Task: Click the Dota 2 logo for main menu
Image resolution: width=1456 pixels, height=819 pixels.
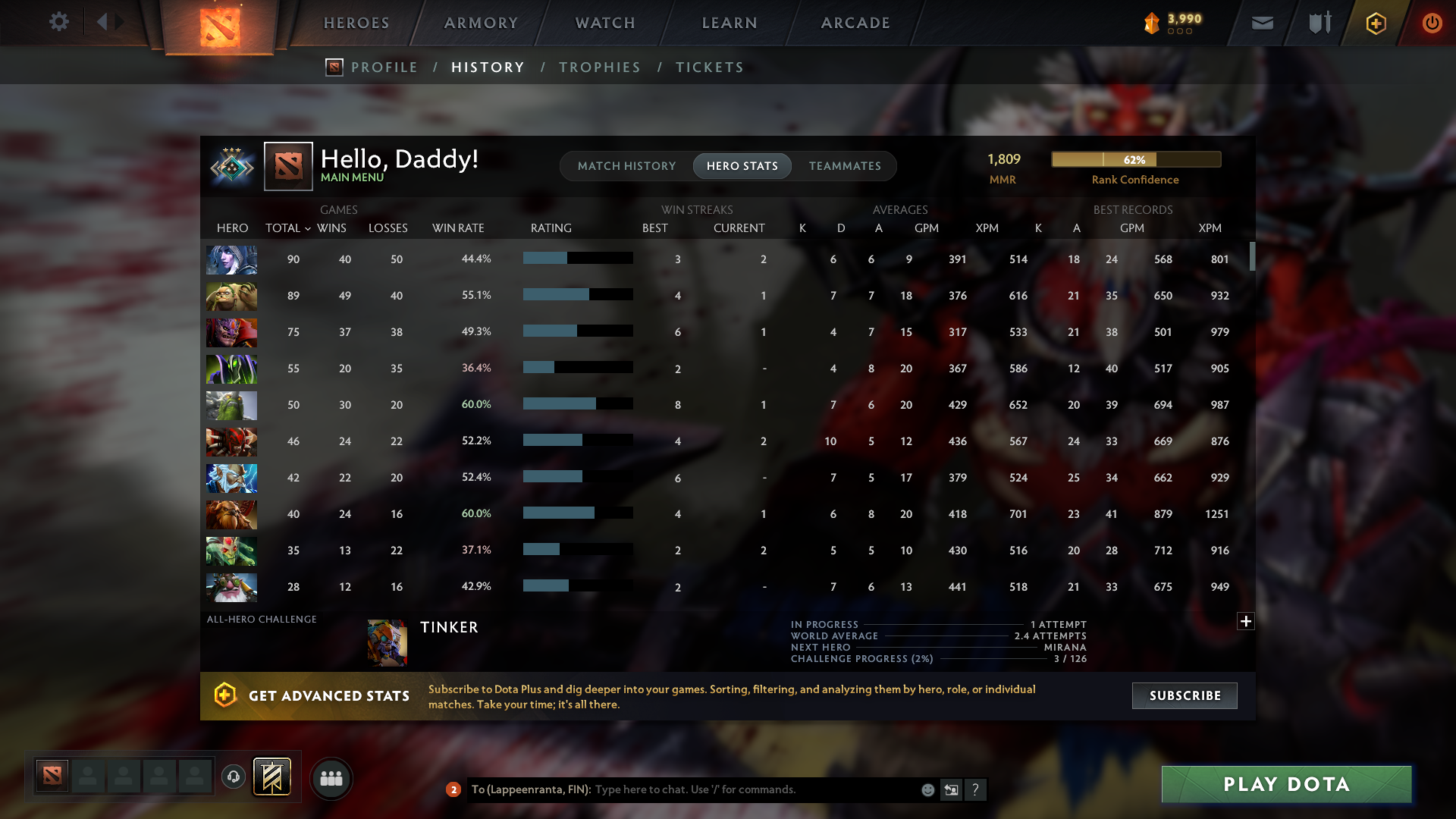Action: [x=218, y=29]
